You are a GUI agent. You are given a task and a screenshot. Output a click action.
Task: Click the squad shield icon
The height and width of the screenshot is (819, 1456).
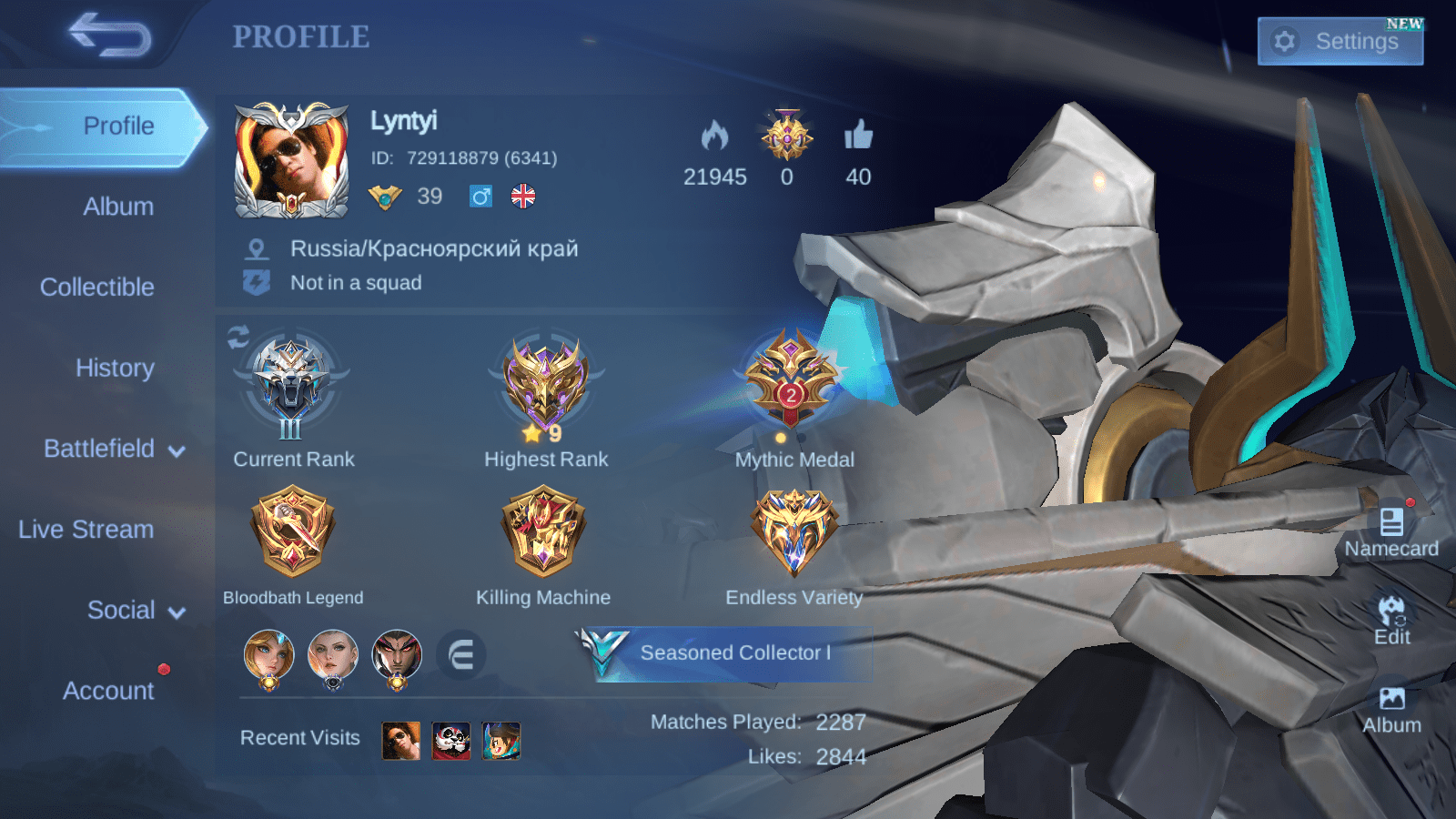pos(258,282)
